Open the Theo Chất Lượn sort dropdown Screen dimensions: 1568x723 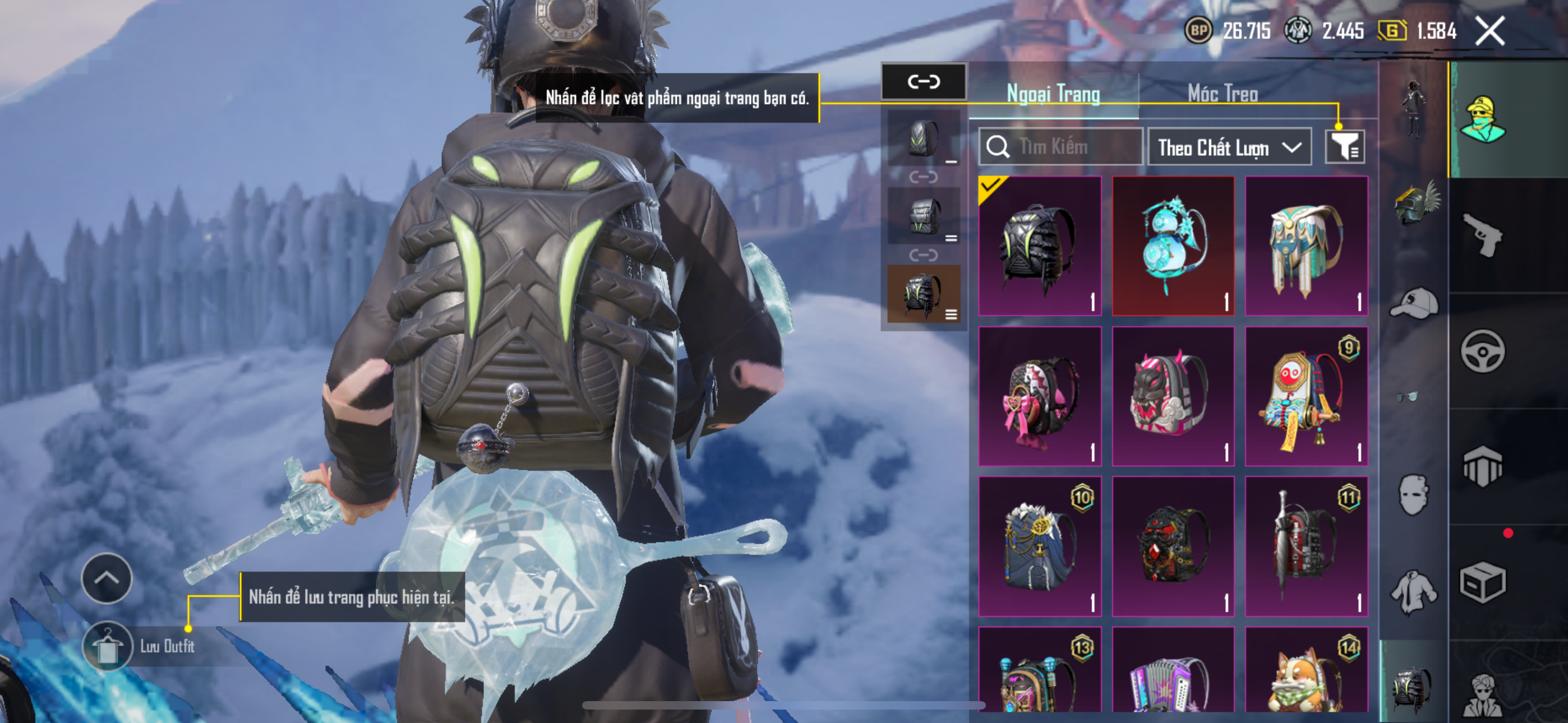(1229, 147)
